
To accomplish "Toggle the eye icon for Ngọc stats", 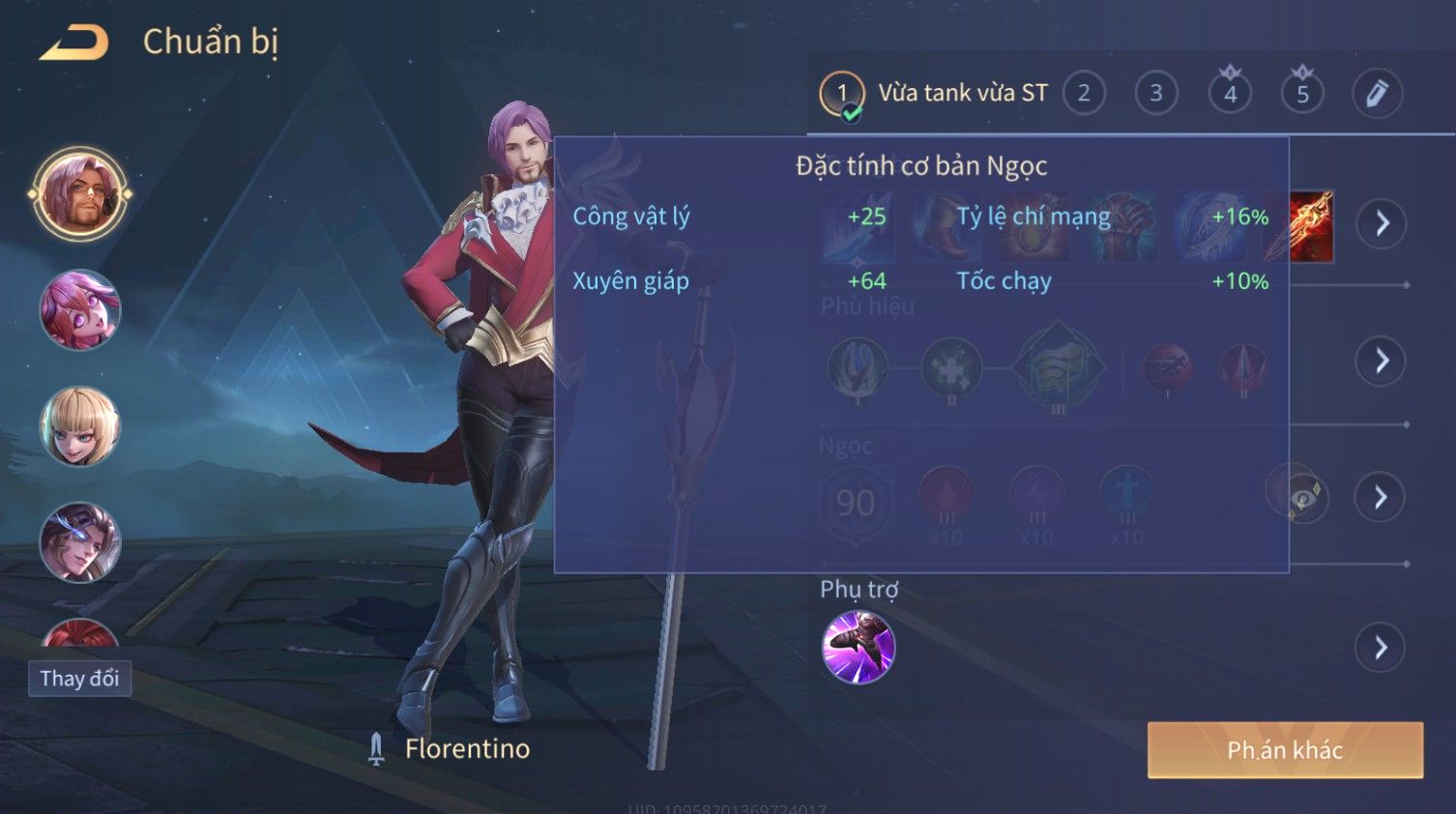I will tap(1301, 497).
